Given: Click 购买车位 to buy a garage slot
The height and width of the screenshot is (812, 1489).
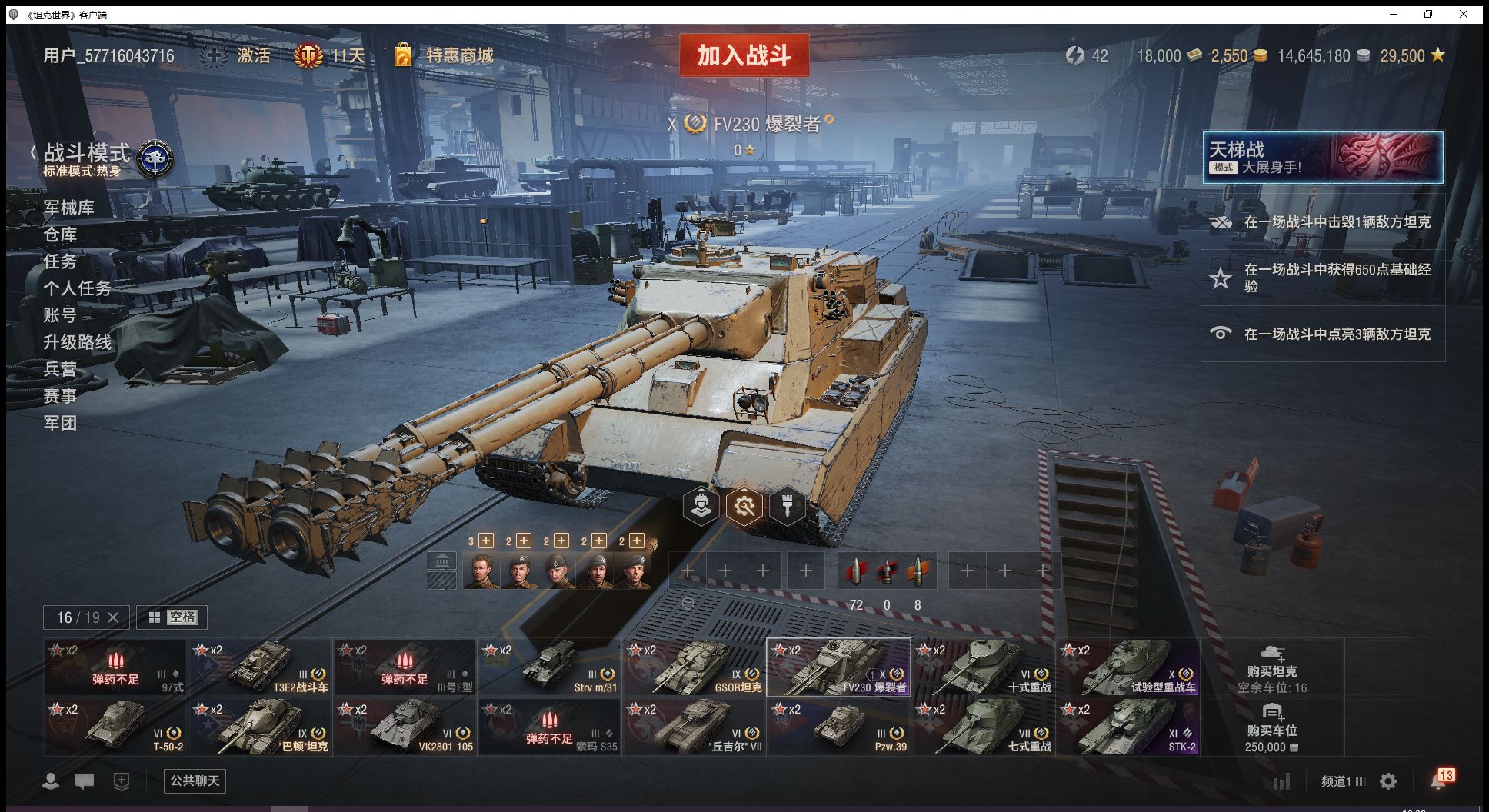Looking at the screenshot, I should pos(1272,727).
